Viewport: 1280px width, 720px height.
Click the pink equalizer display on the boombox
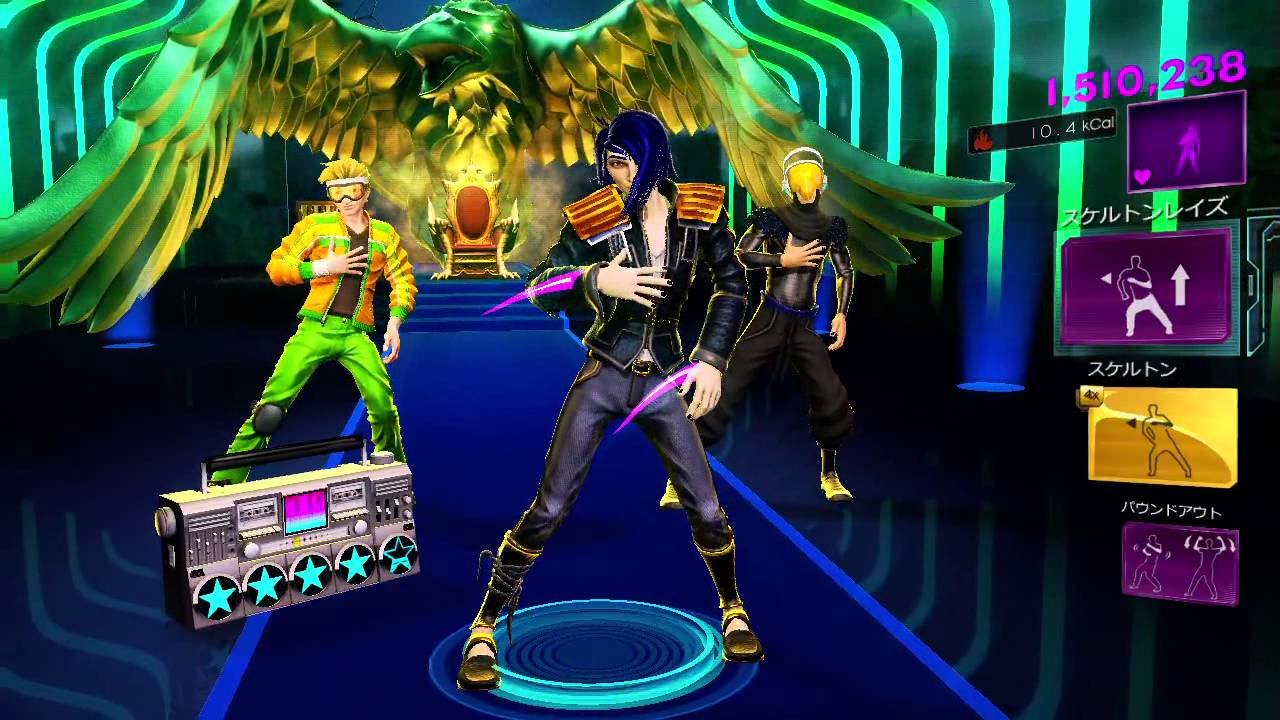(306, 512)
